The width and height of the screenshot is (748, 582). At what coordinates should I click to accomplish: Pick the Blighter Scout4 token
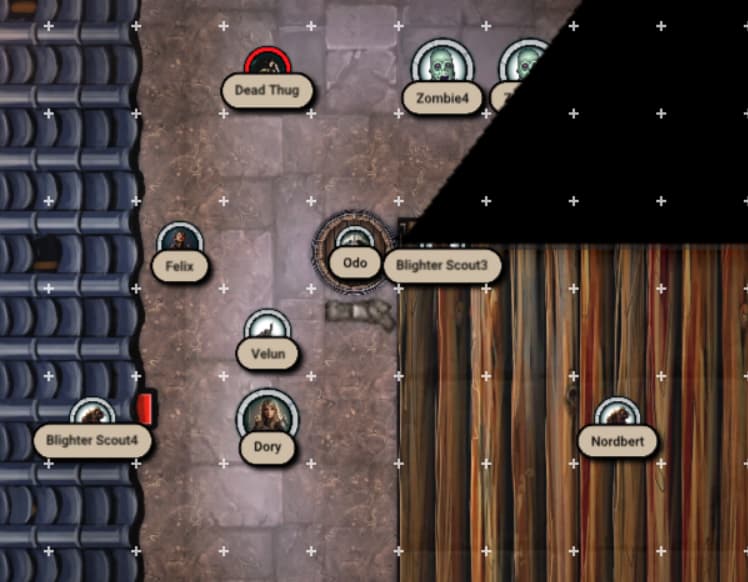click(x=93, y=416)
